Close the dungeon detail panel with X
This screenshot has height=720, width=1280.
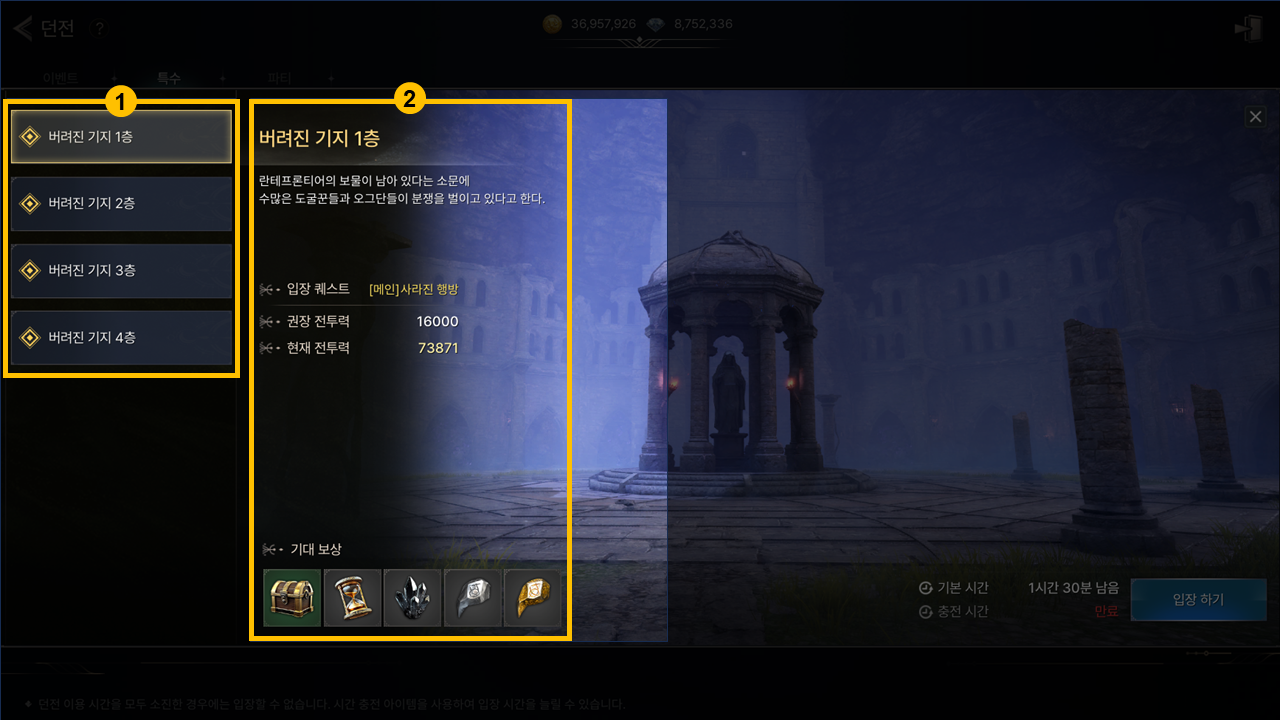tap(1255, 117)
